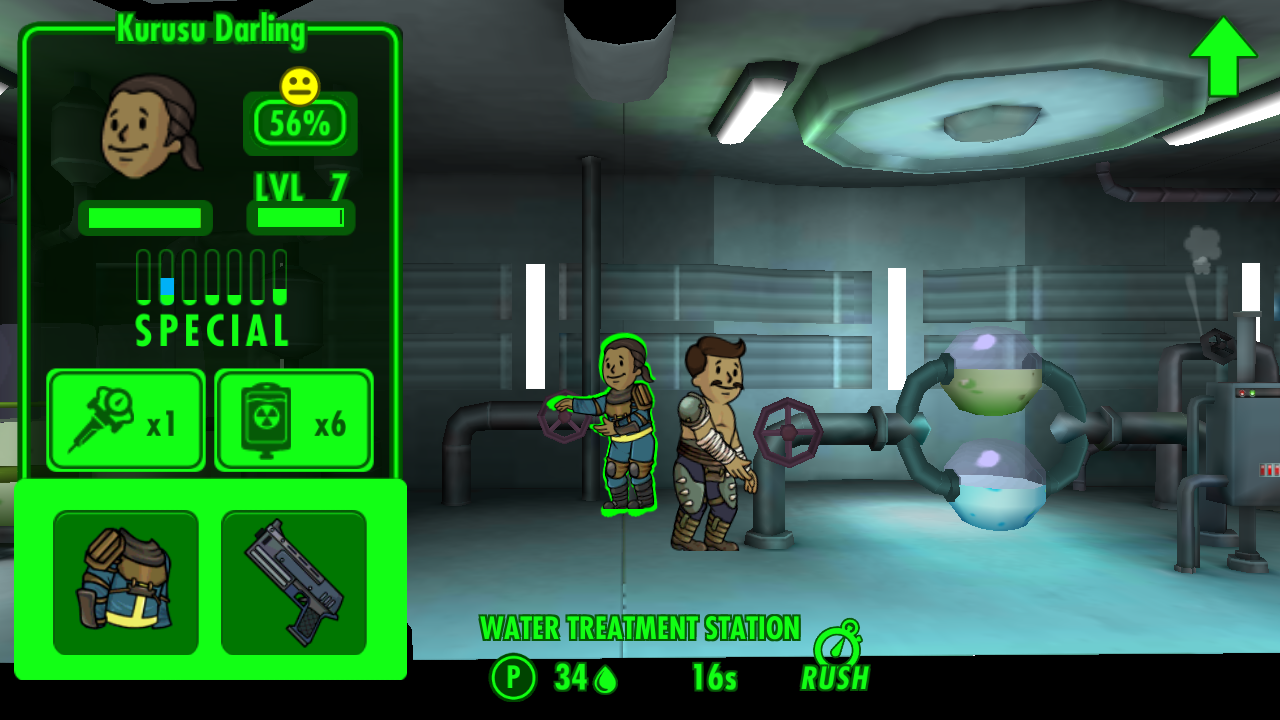Open the pistol weapon slot
The image size is (1280, 720).
point(294,582)
